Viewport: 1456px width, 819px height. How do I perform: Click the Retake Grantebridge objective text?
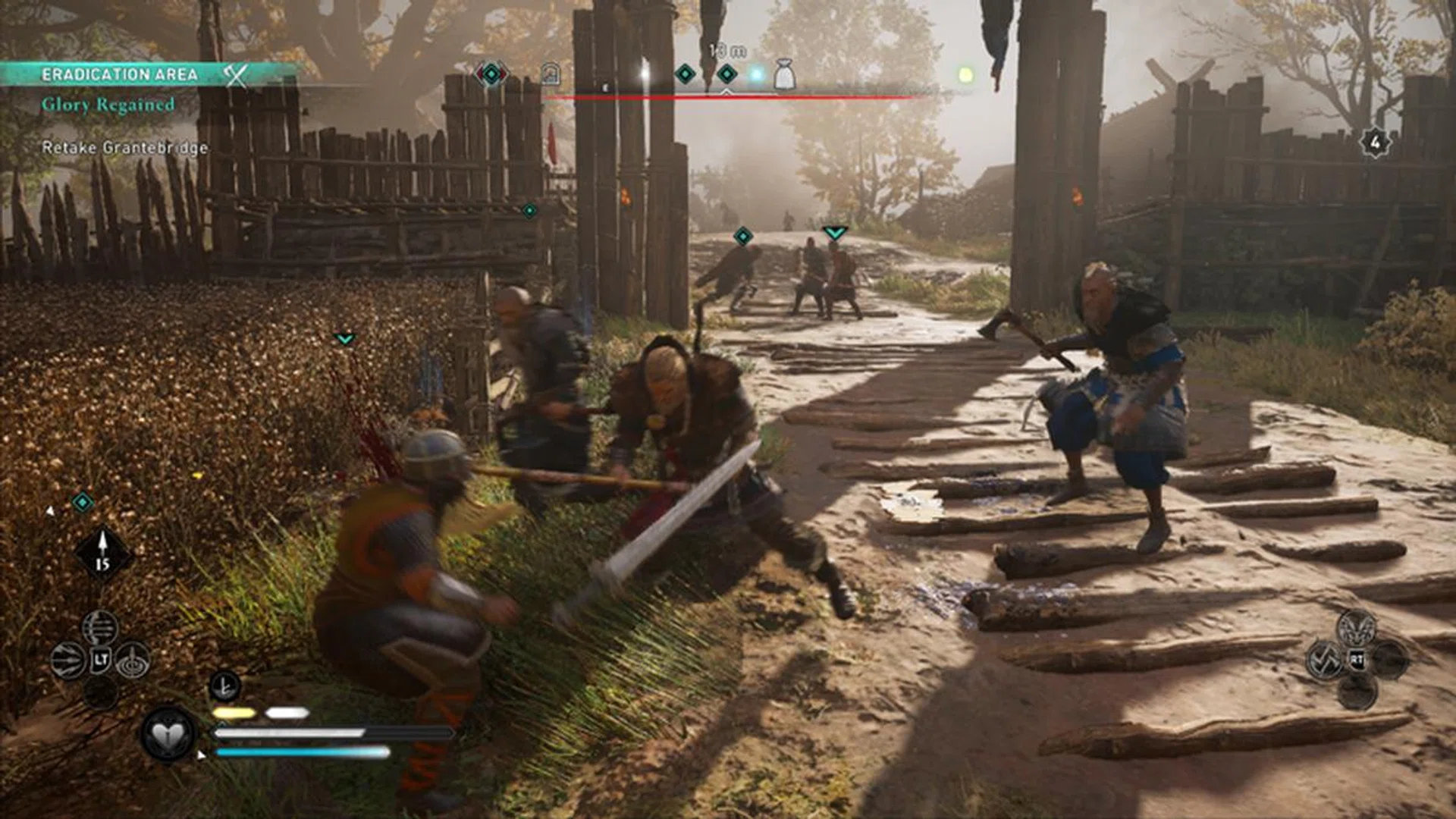point(125,149)
